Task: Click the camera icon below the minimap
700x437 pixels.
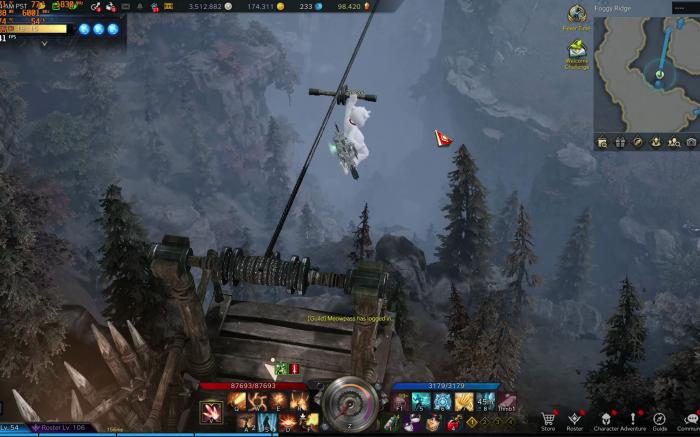Action: pos(691,143)
